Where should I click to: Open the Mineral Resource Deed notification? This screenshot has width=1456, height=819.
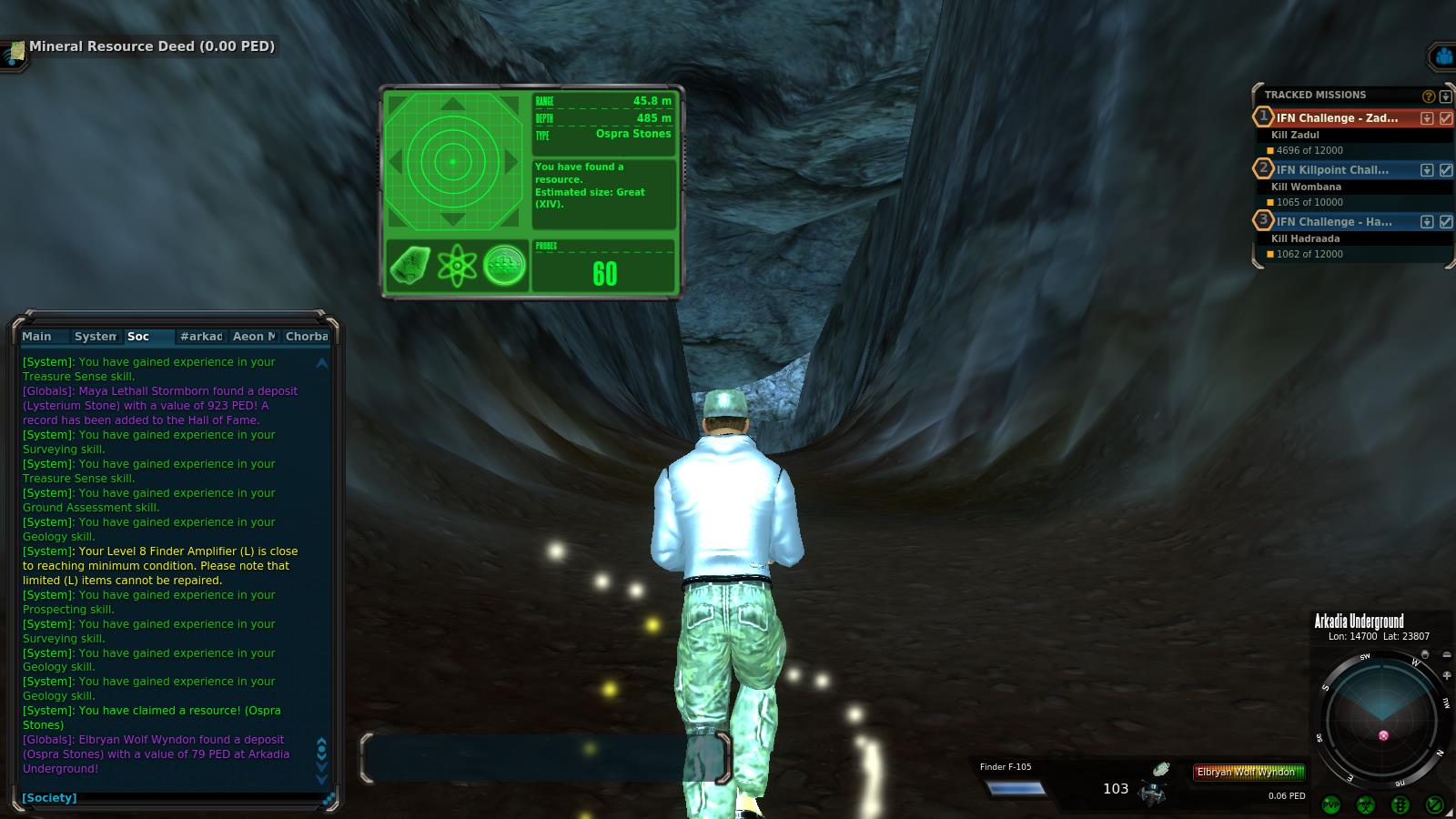[150, 46]
